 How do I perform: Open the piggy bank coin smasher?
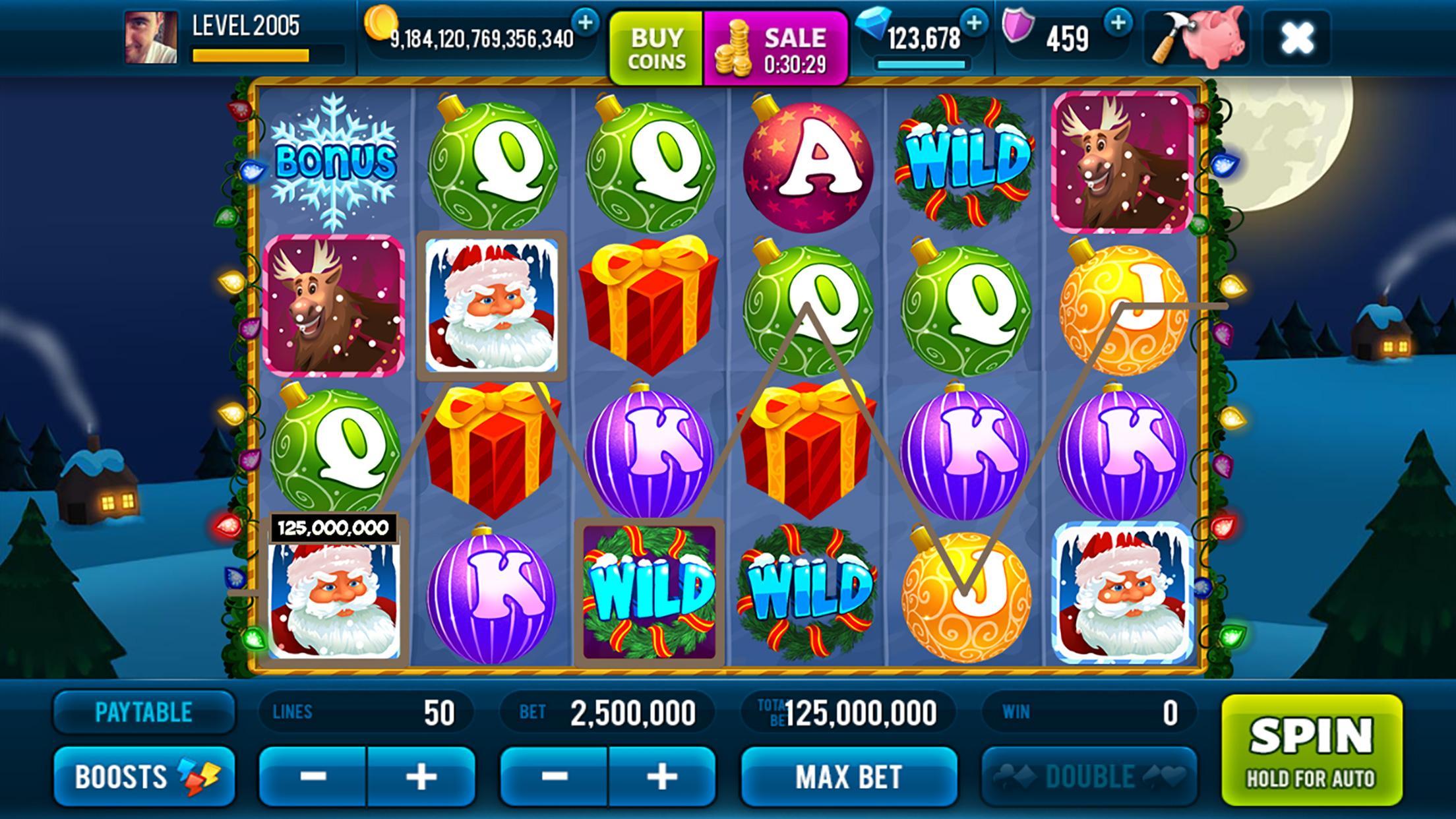[1200, 40]
